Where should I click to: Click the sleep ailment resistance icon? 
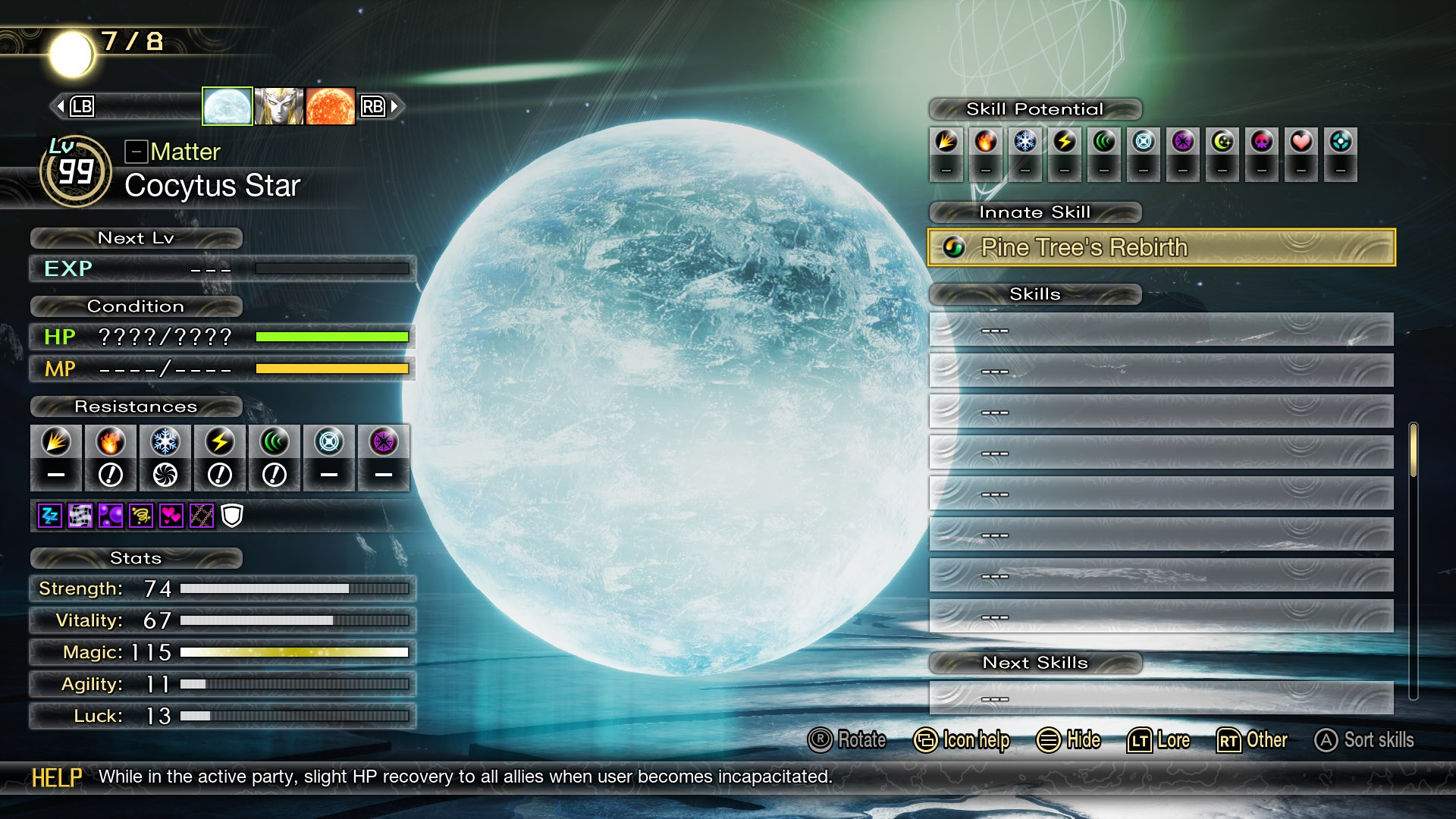point(50,516)
